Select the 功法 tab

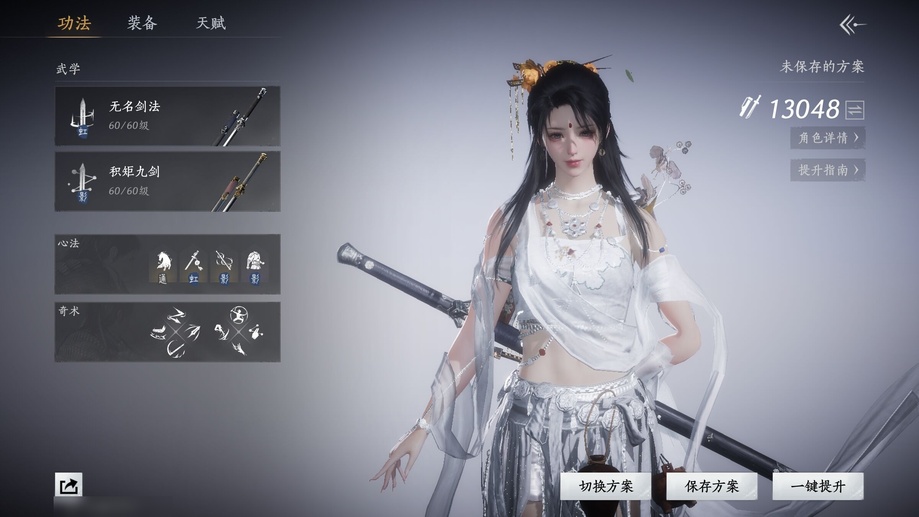[x=74, y=23]
